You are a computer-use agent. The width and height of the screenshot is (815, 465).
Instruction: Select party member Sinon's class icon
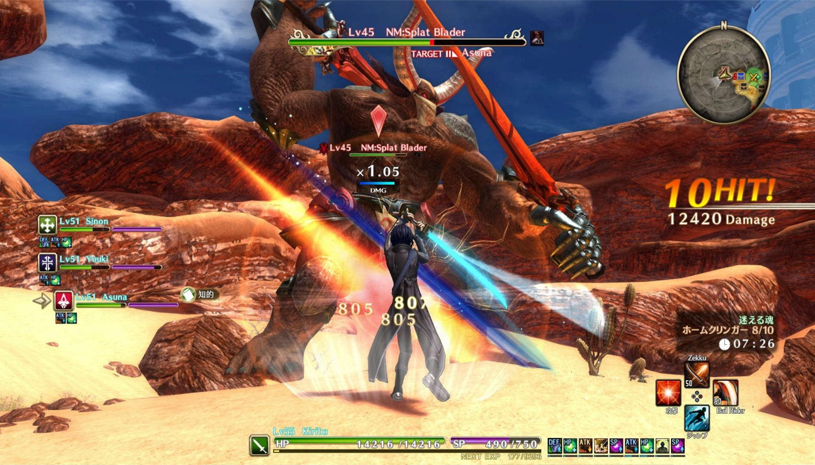47,225
